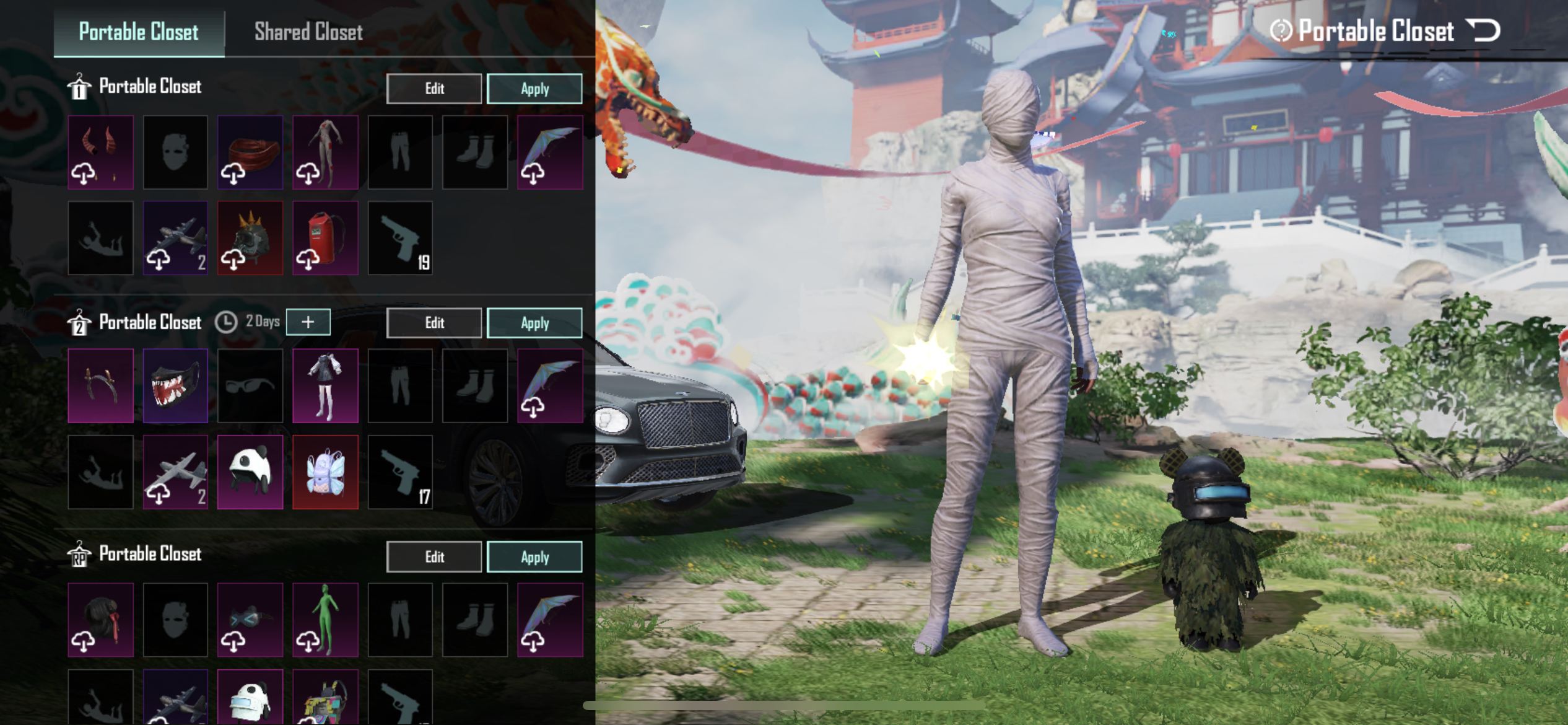
Task: Select the Portable Closet tab
Action: pyautogui.click(x=139, y=32)
